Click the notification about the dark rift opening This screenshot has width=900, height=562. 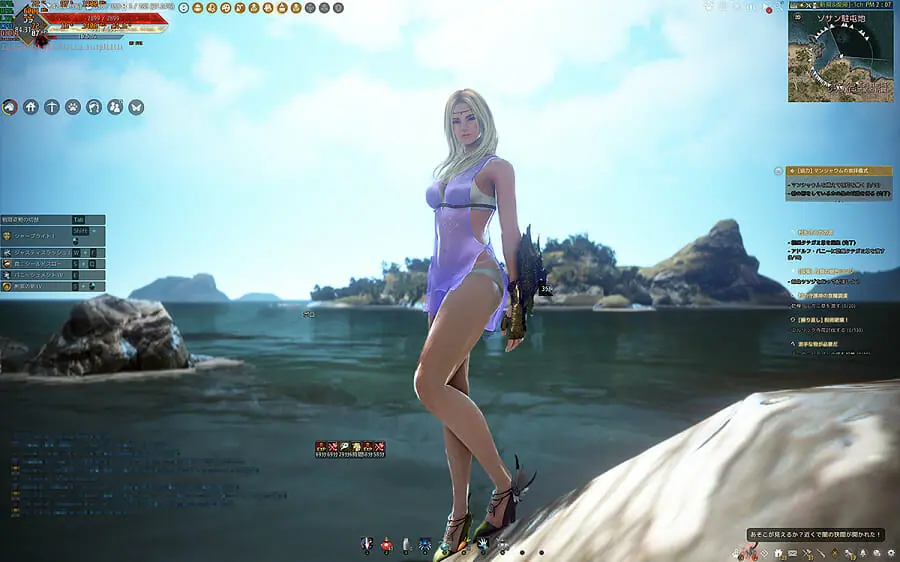click(x=816, y=534)
